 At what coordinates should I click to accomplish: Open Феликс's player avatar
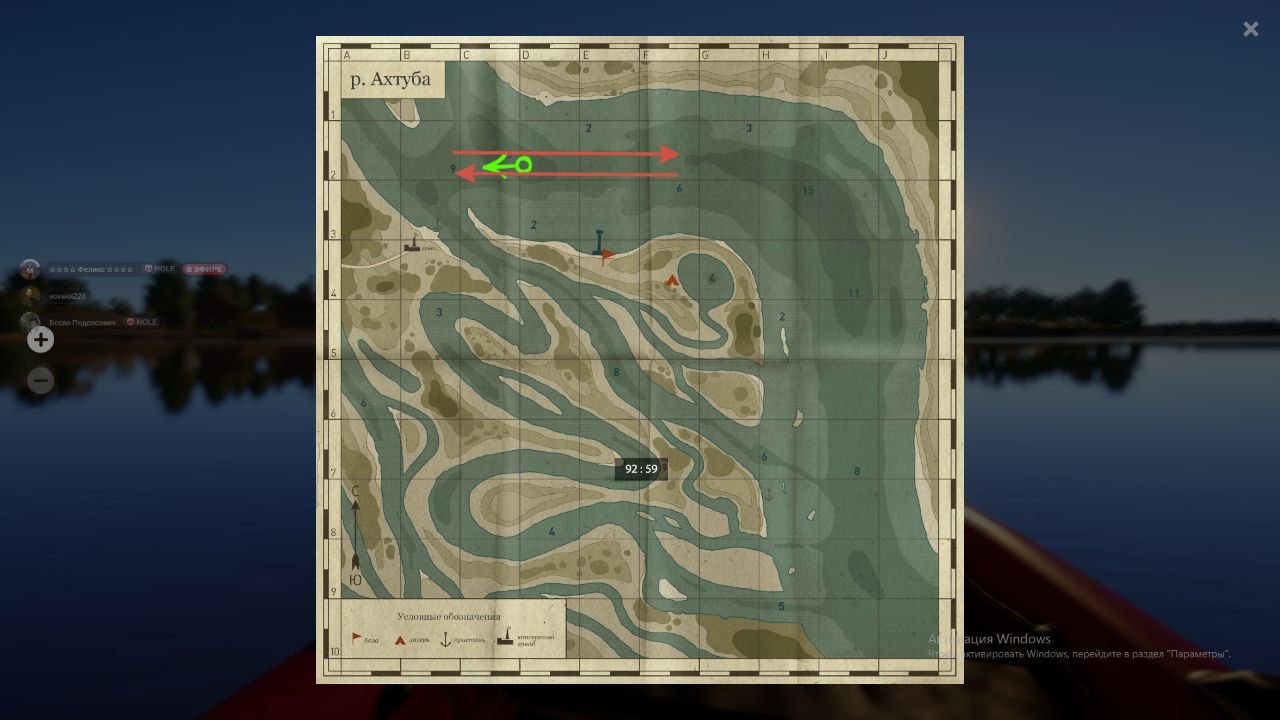(x=29, y=268)
